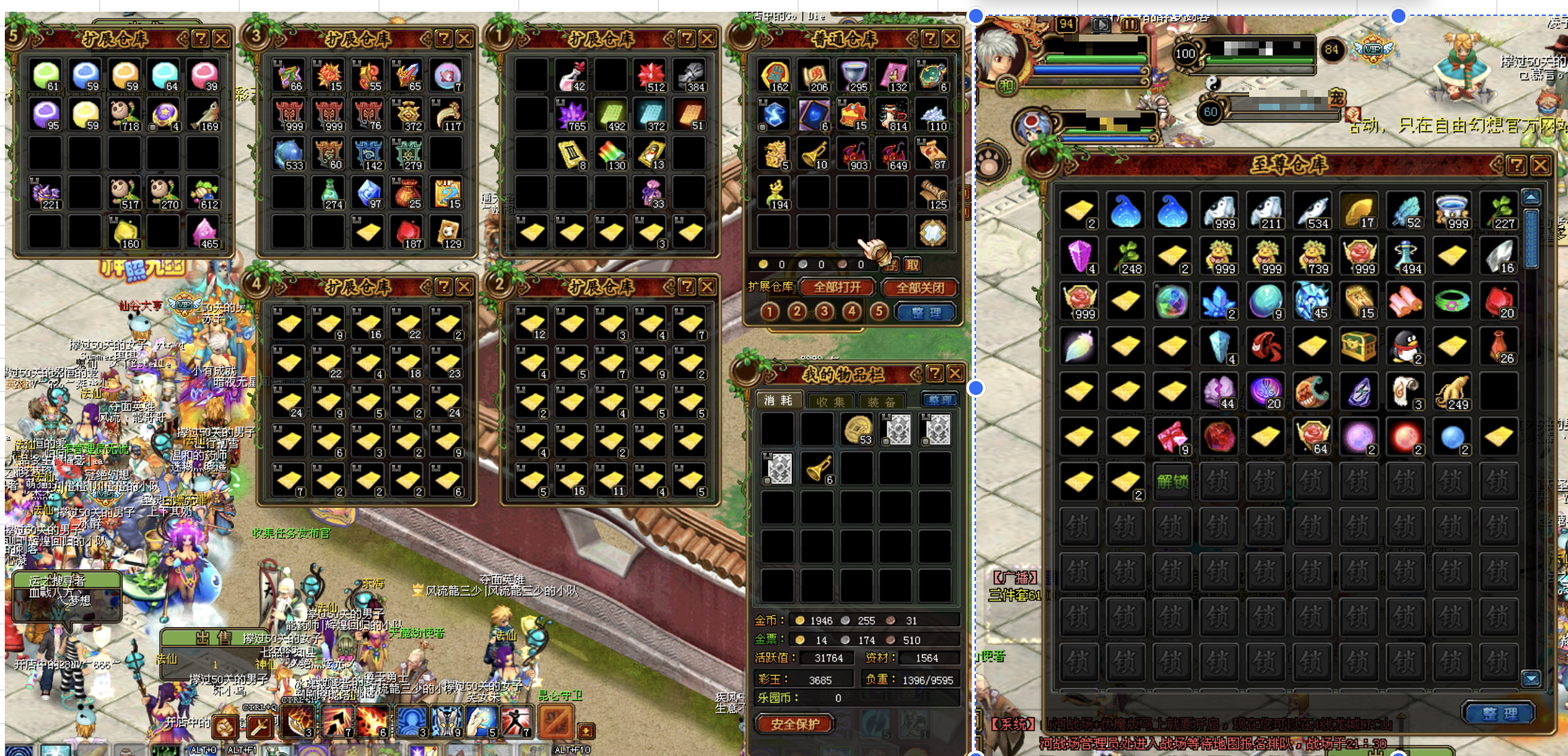Close the 至尊仓库 window

click(x=1540, y=165)
